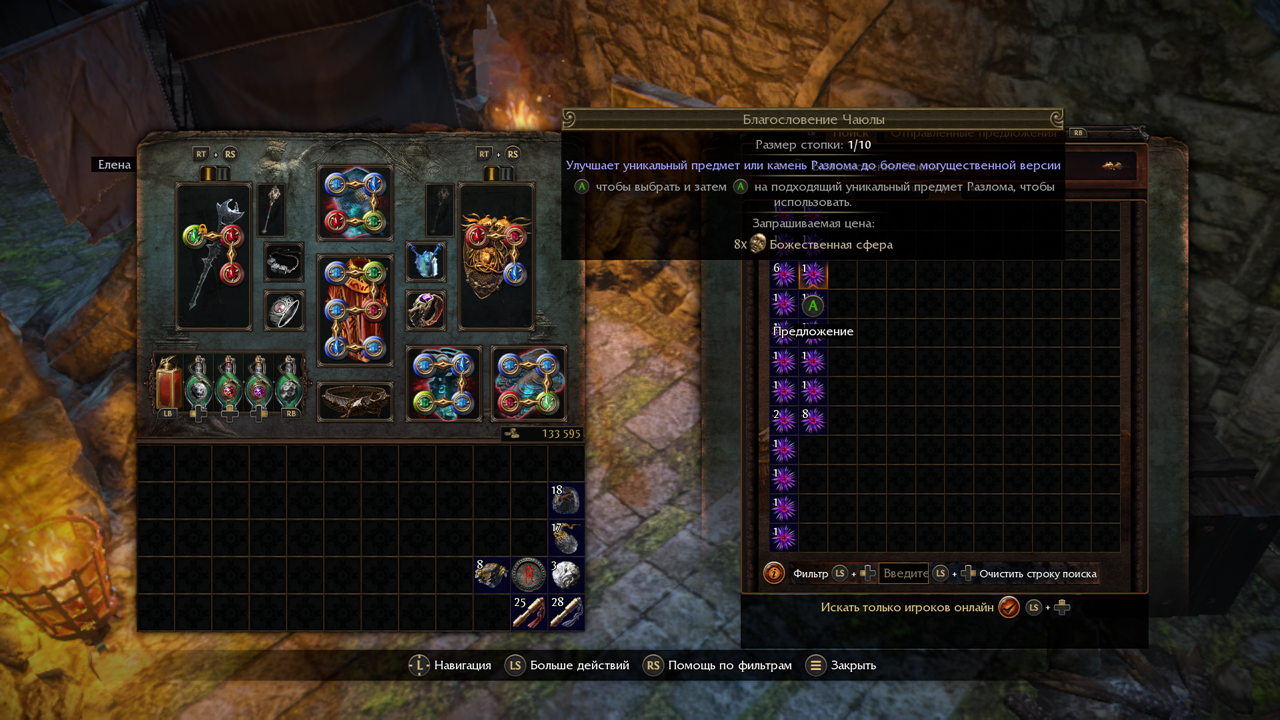Pick the blessing stack of 6

[783, 275]
